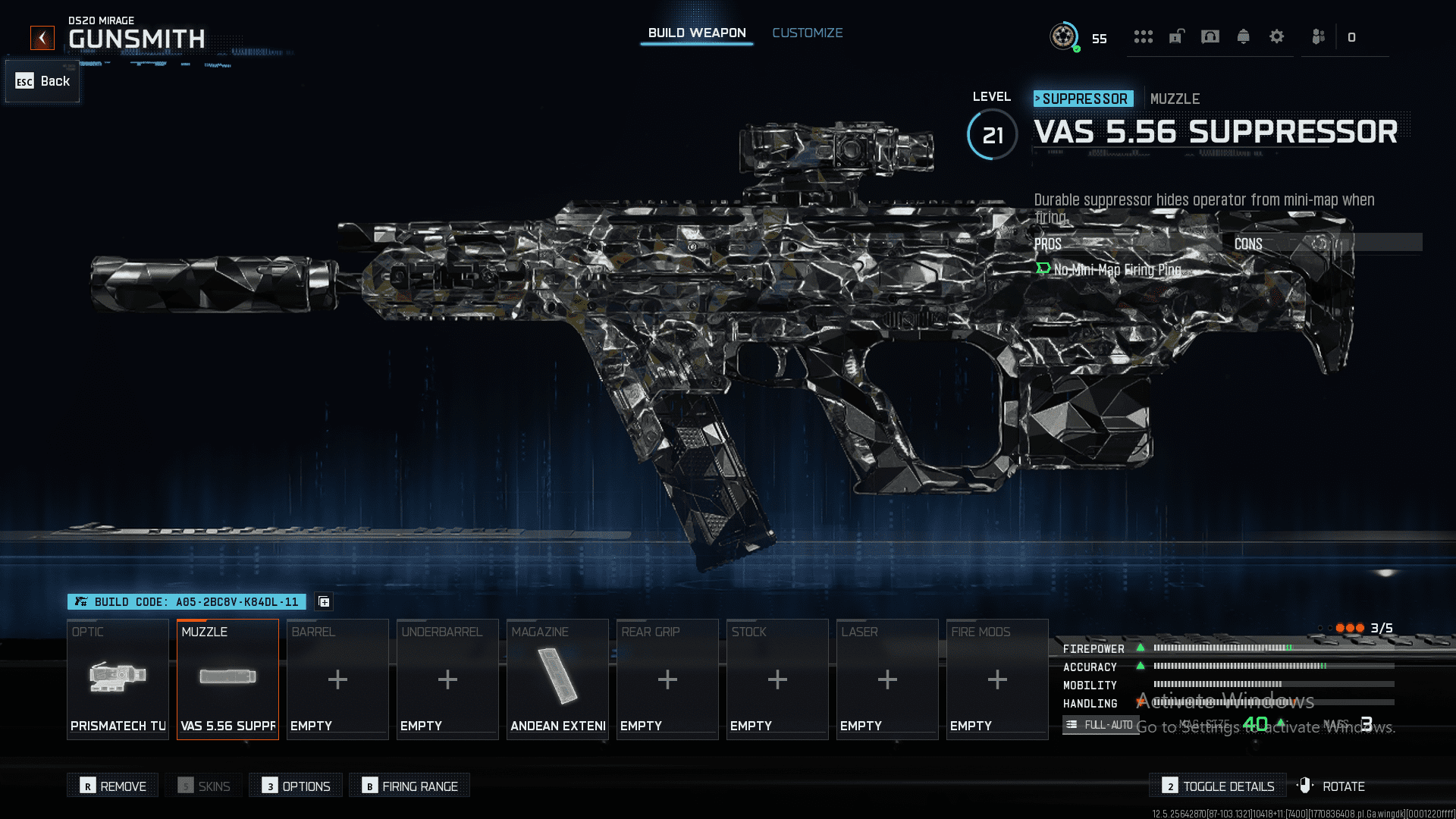Viewport: 1456px width, 819px height.
Task: Open the support headset chat icon
Action: tap(1210, 36)
